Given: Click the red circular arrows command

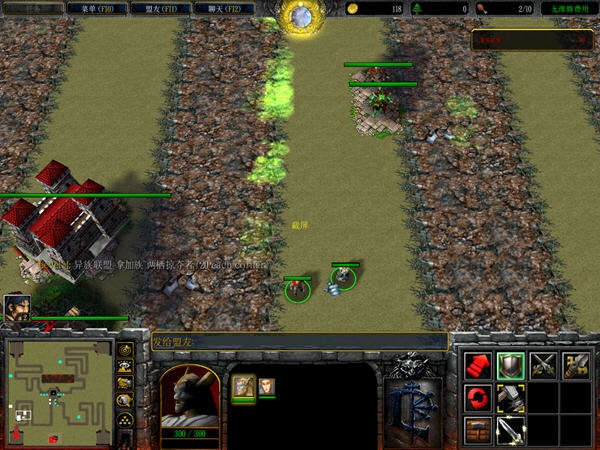Looking at the screenshot, I should pyautogui.click(x=477, y=398).
